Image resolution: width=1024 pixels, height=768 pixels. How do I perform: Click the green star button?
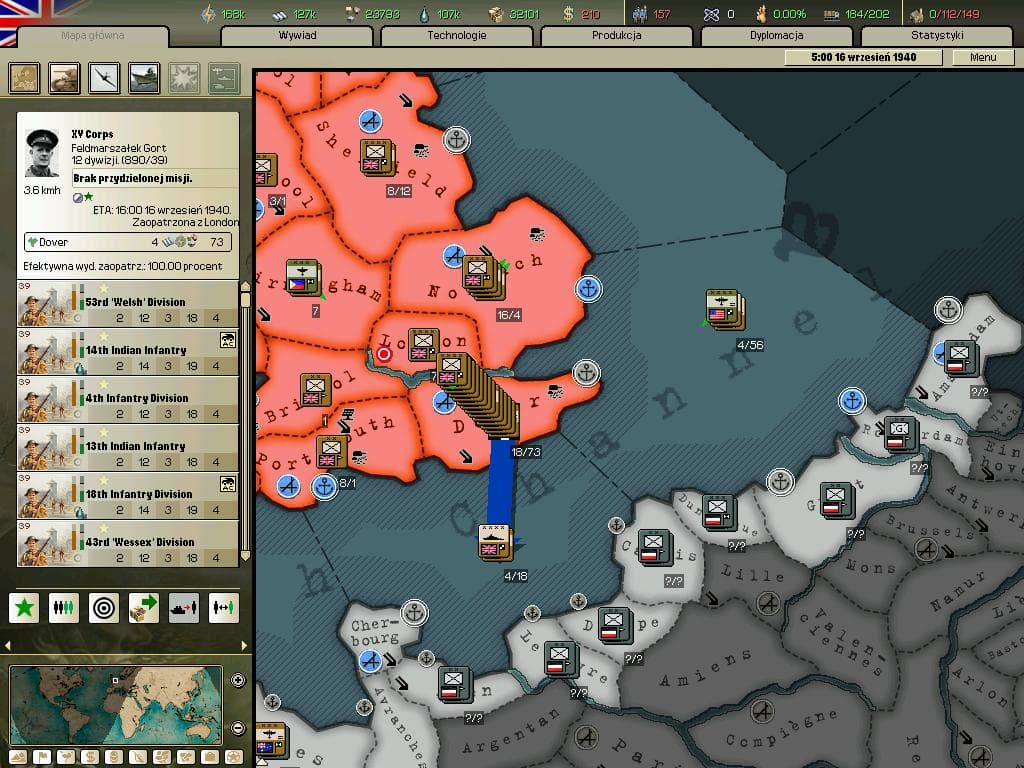point(25,606)
